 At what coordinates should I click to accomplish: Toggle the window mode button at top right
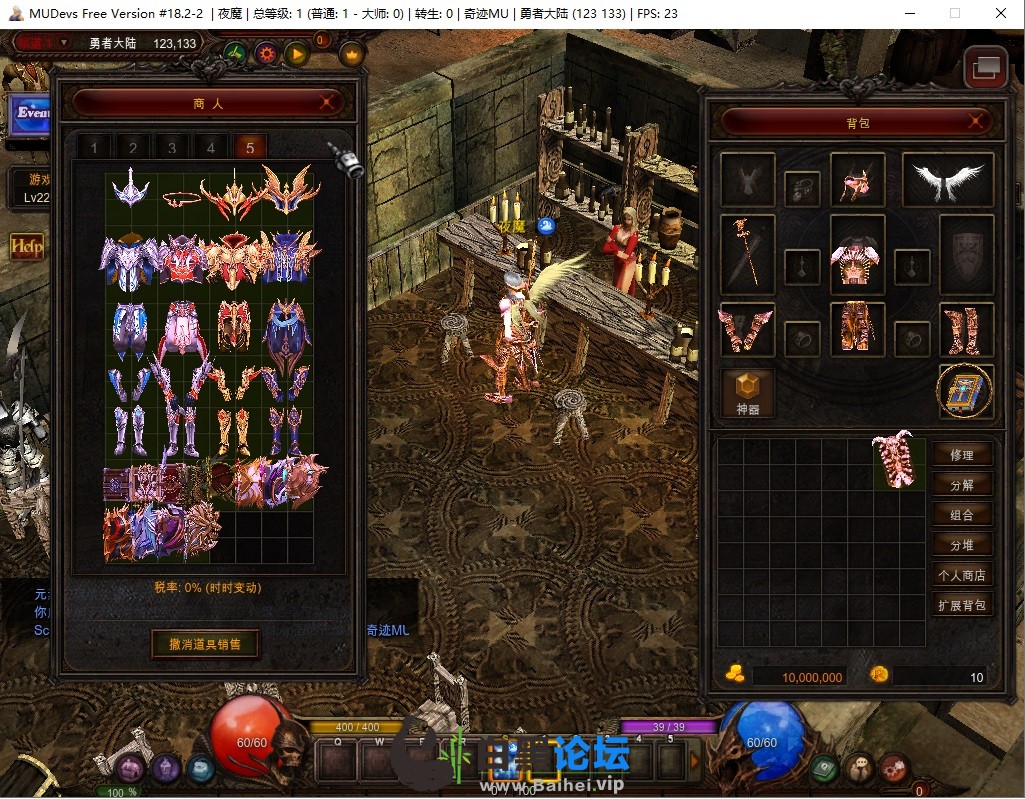coord(984,68)
